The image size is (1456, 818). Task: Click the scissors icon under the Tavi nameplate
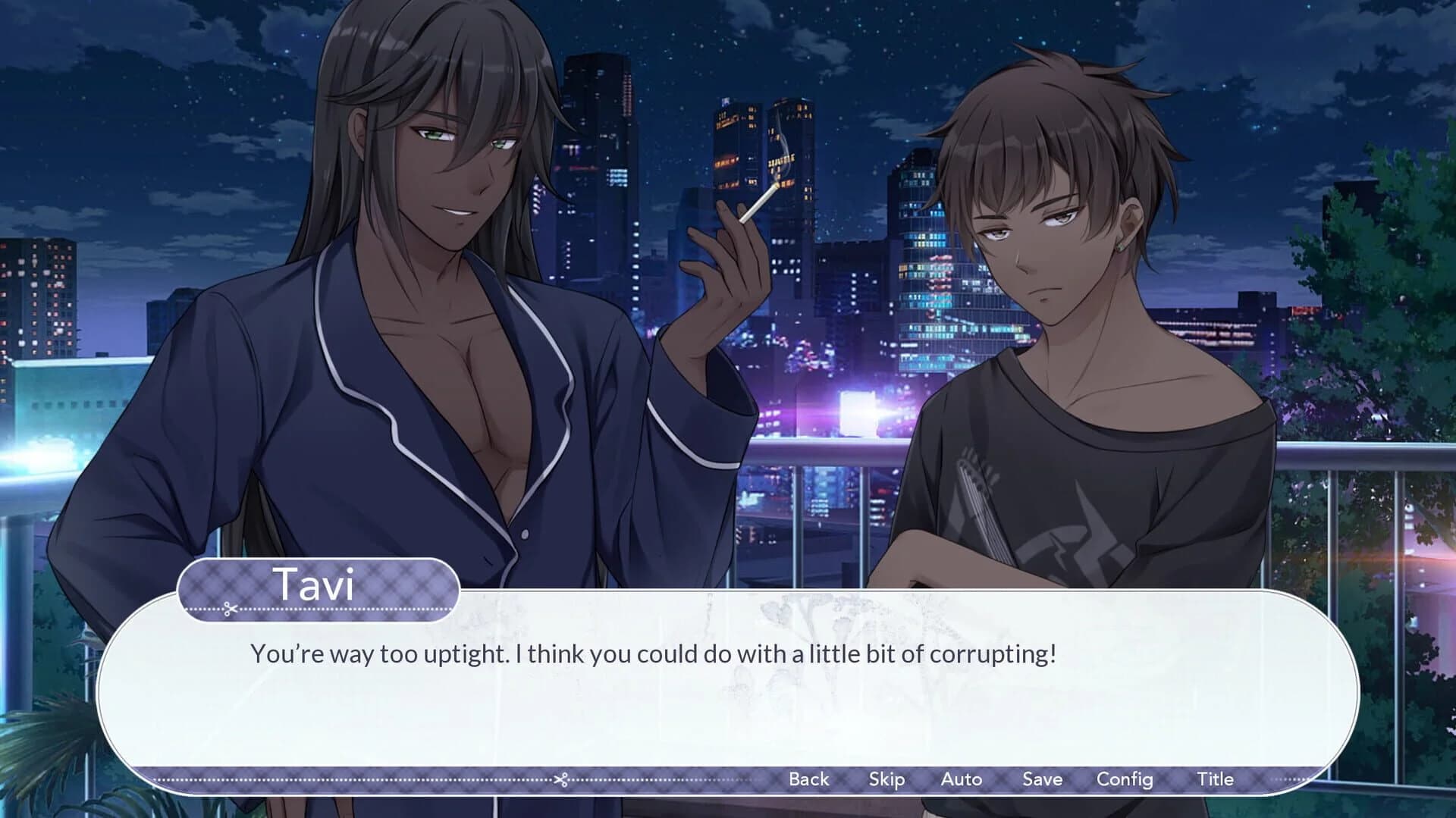[230, 606]
